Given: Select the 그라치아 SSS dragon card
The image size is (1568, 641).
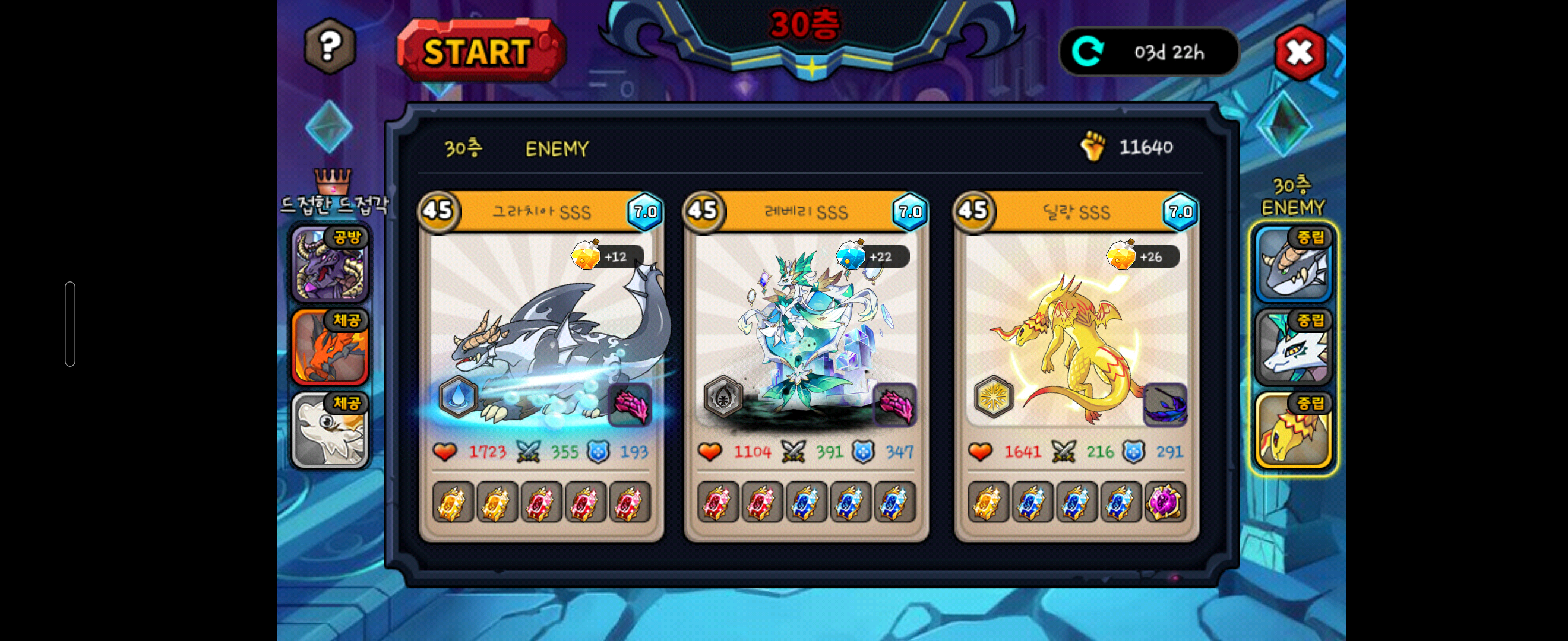Looking at the screenshot, I should 540,331.
